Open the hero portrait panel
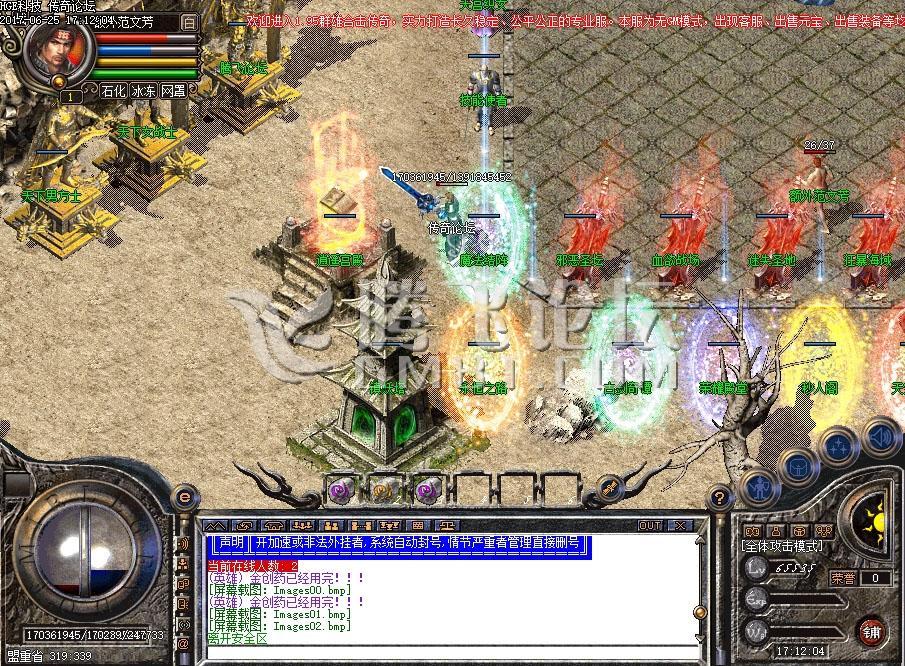 tap(55, 52)
